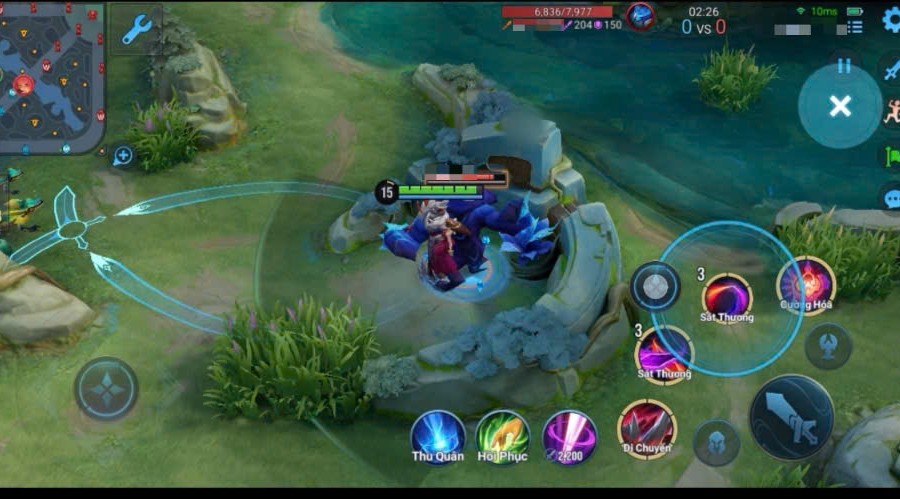Select the helmet target-hero button
Image resolution: width=900 pixels, height=499 pixels.
[716, 443]
